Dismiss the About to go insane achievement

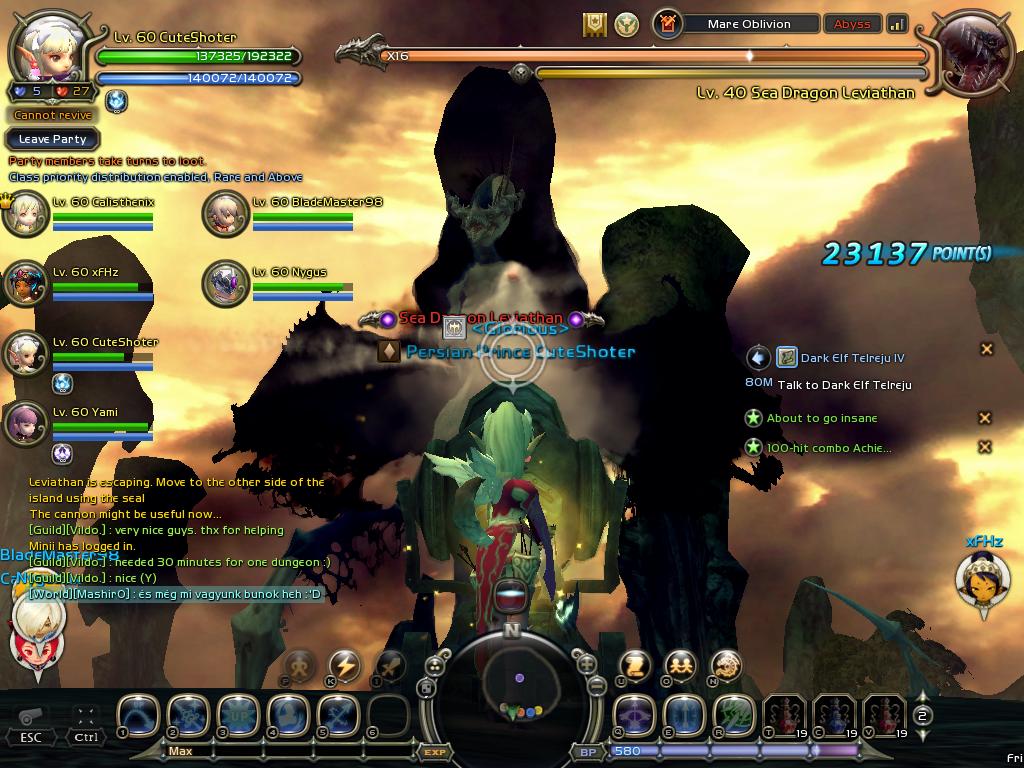984,418
